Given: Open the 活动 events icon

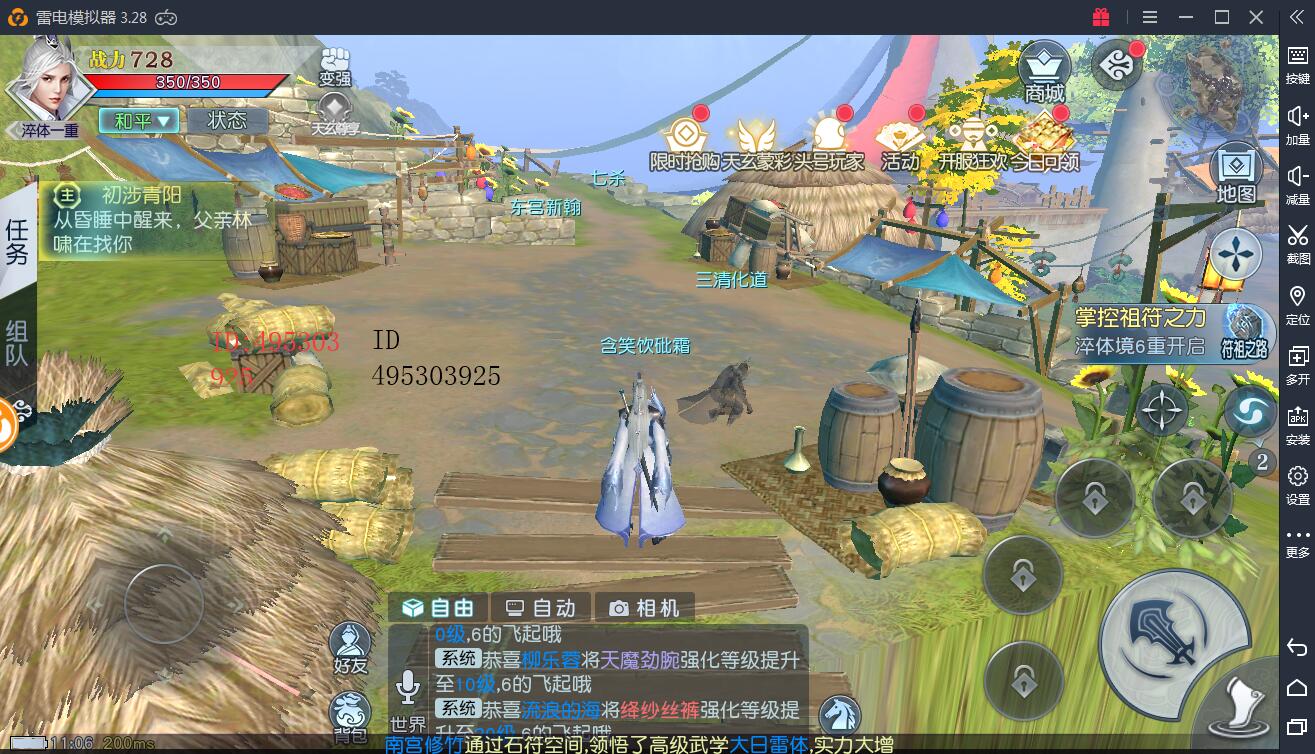Looking at the screenshot, I should click(x=899, y=143).
